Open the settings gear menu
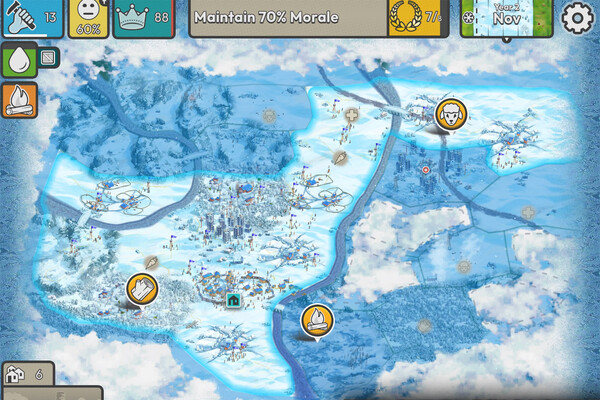Viewport: 600px width, 400px height. [x=578, y=18]
